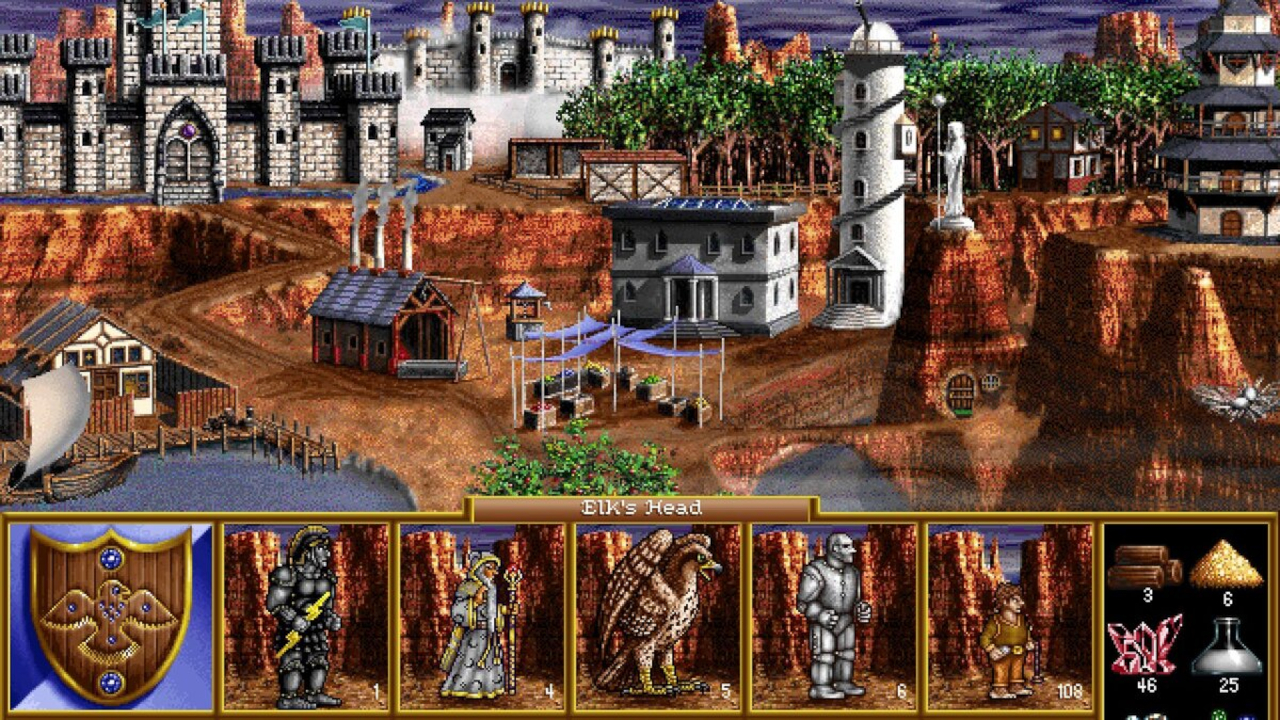The image size is (1280, 720).
Task: Open the Elk's Head town name banner
Action: click(640, 507)
